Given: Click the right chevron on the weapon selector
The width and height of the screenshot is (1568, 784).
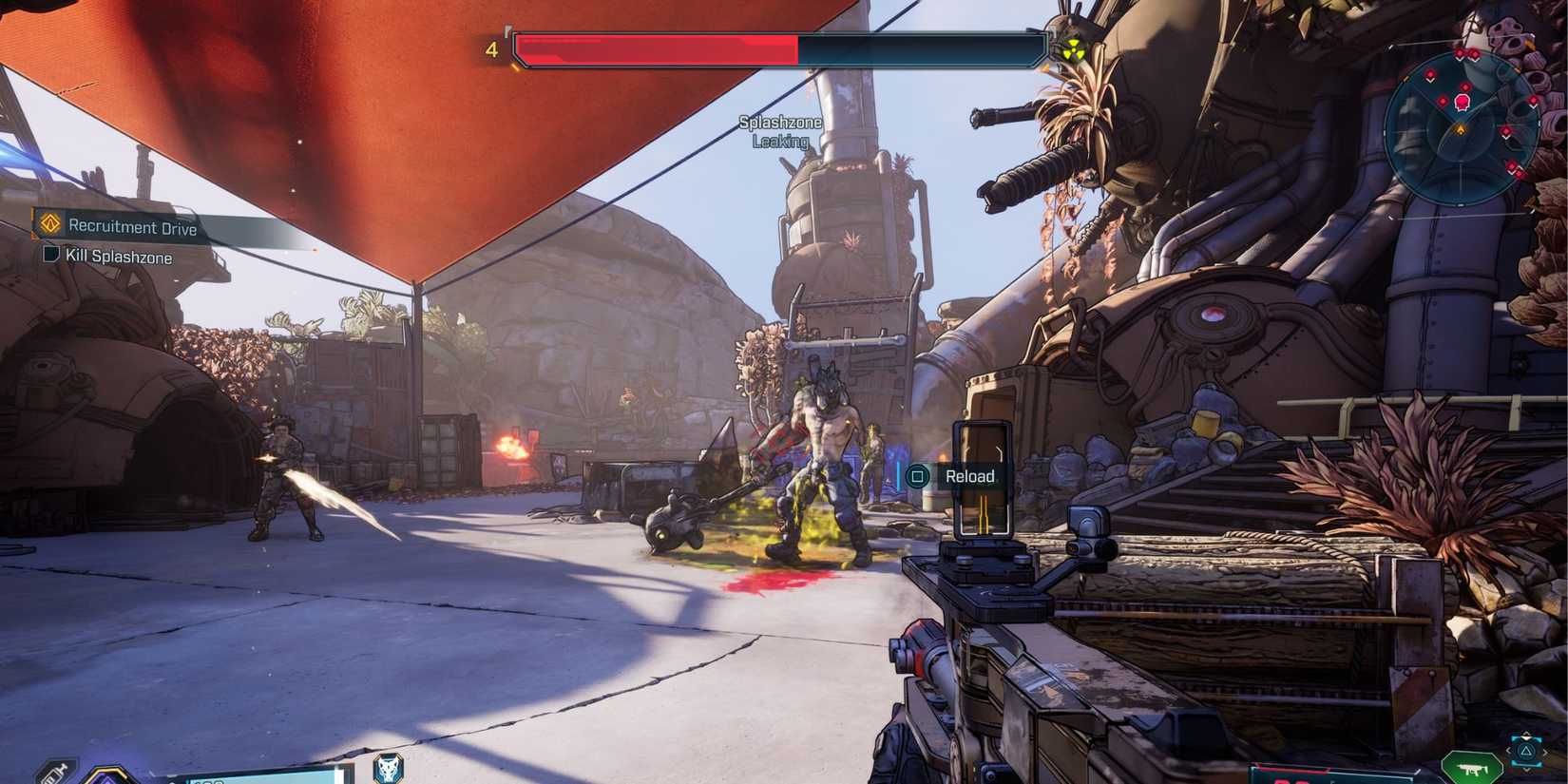Looking at the screenshot, I should click(1546, 751).
